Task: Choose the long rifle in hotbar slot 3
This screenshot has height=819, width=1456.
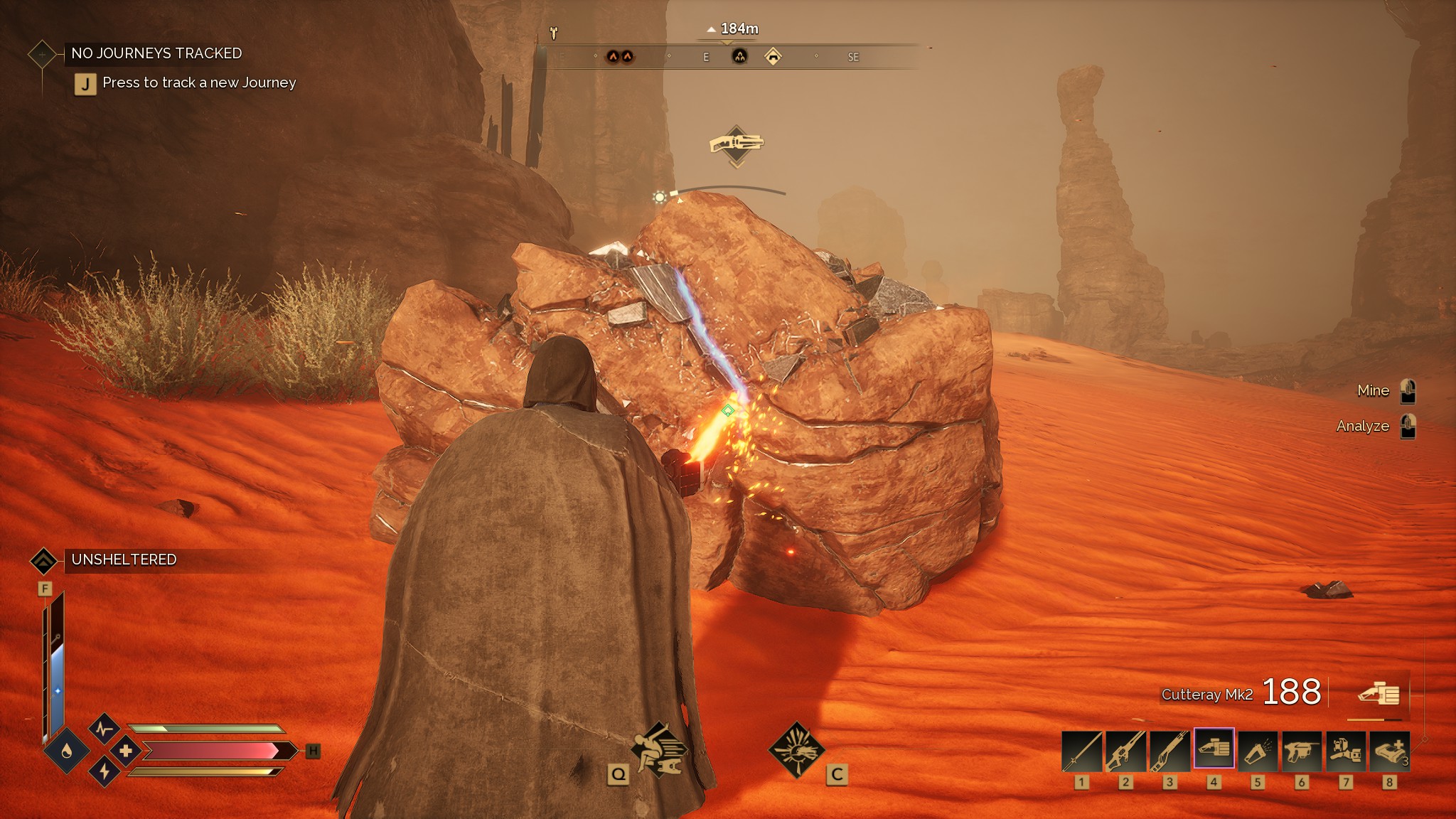Action: [1169, 750]
